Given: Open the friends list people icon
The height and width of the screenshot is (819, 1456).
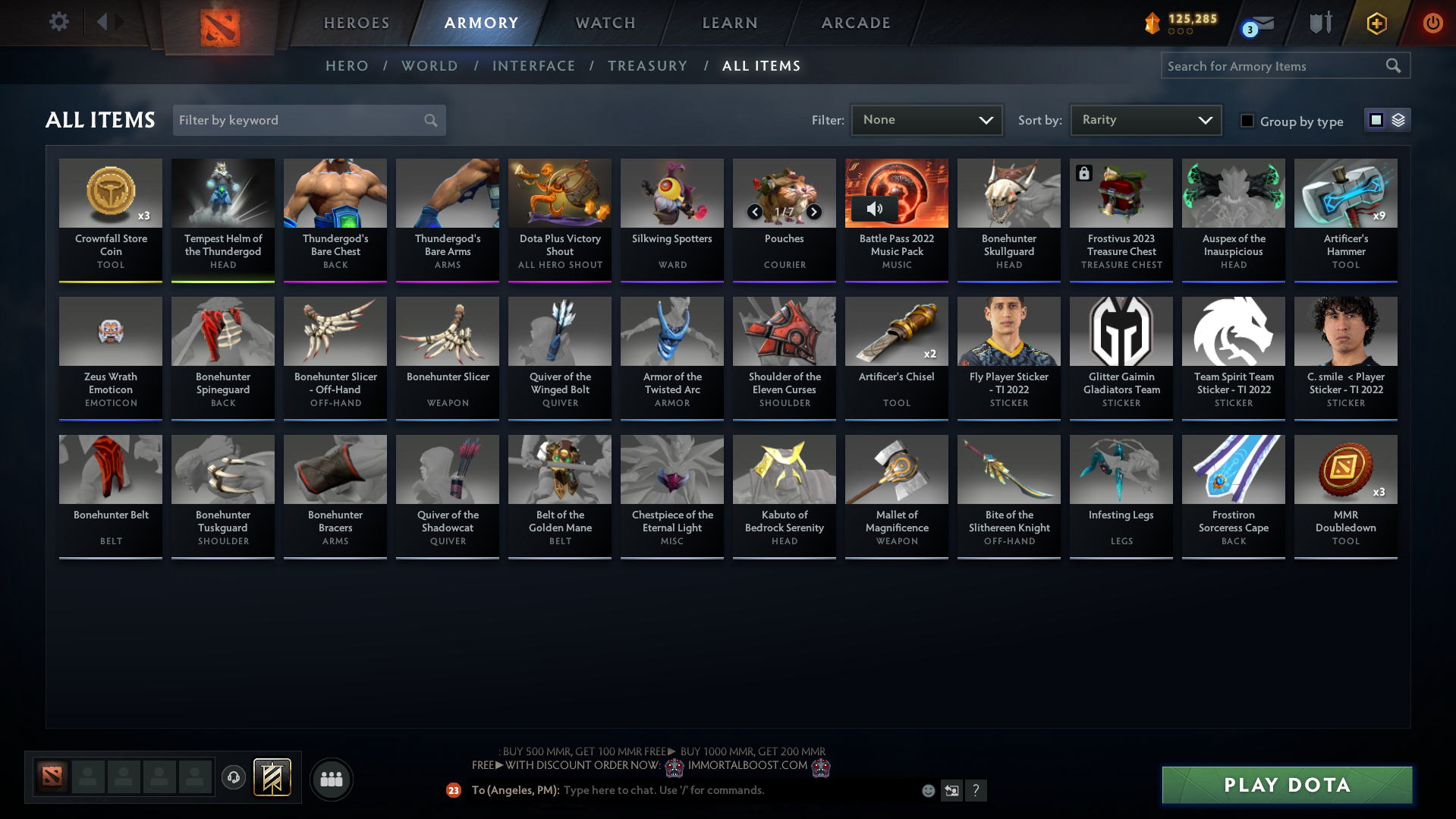Looking at the screenshot, I should [x=331, y=779].
